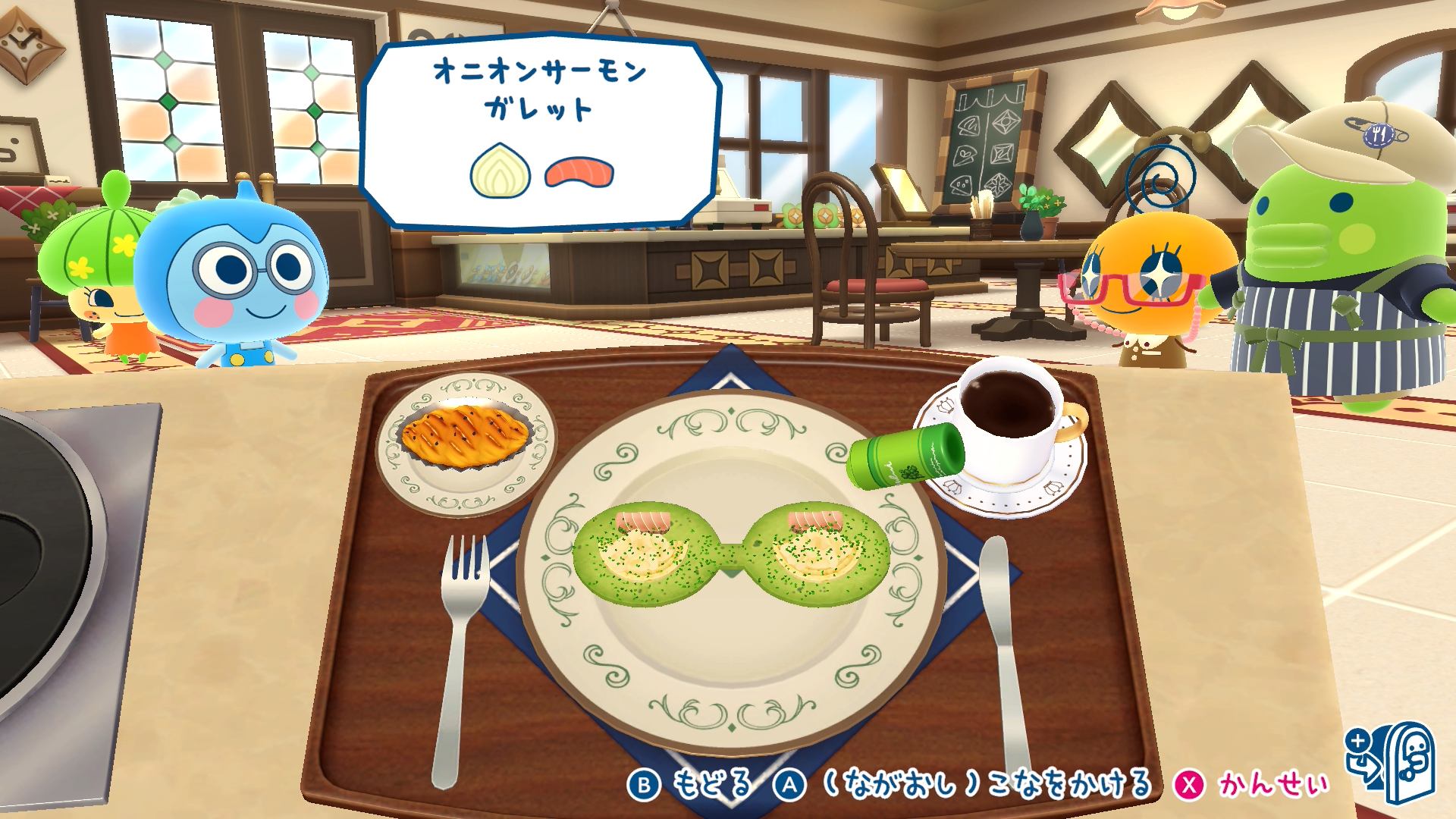The width and height of the screenshot is (1456, 819).
Task: Tap the chalkboard menu to toggle its display
Action: pos(986,144)
